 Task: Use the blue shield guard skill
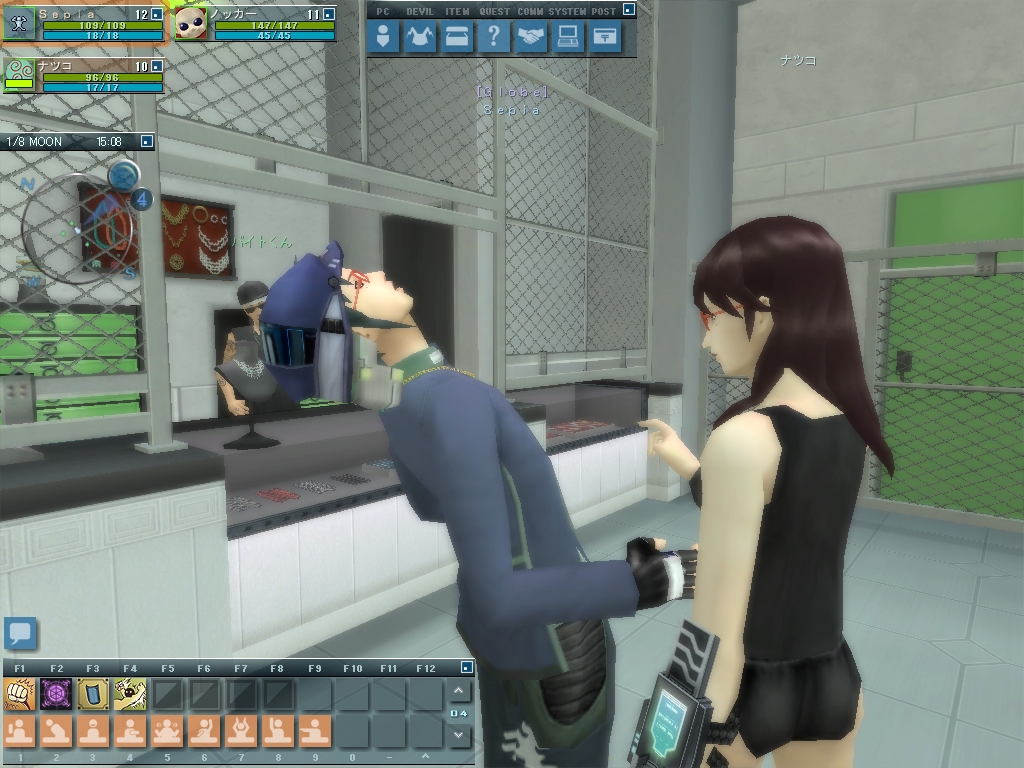click(x=93, y=693)
